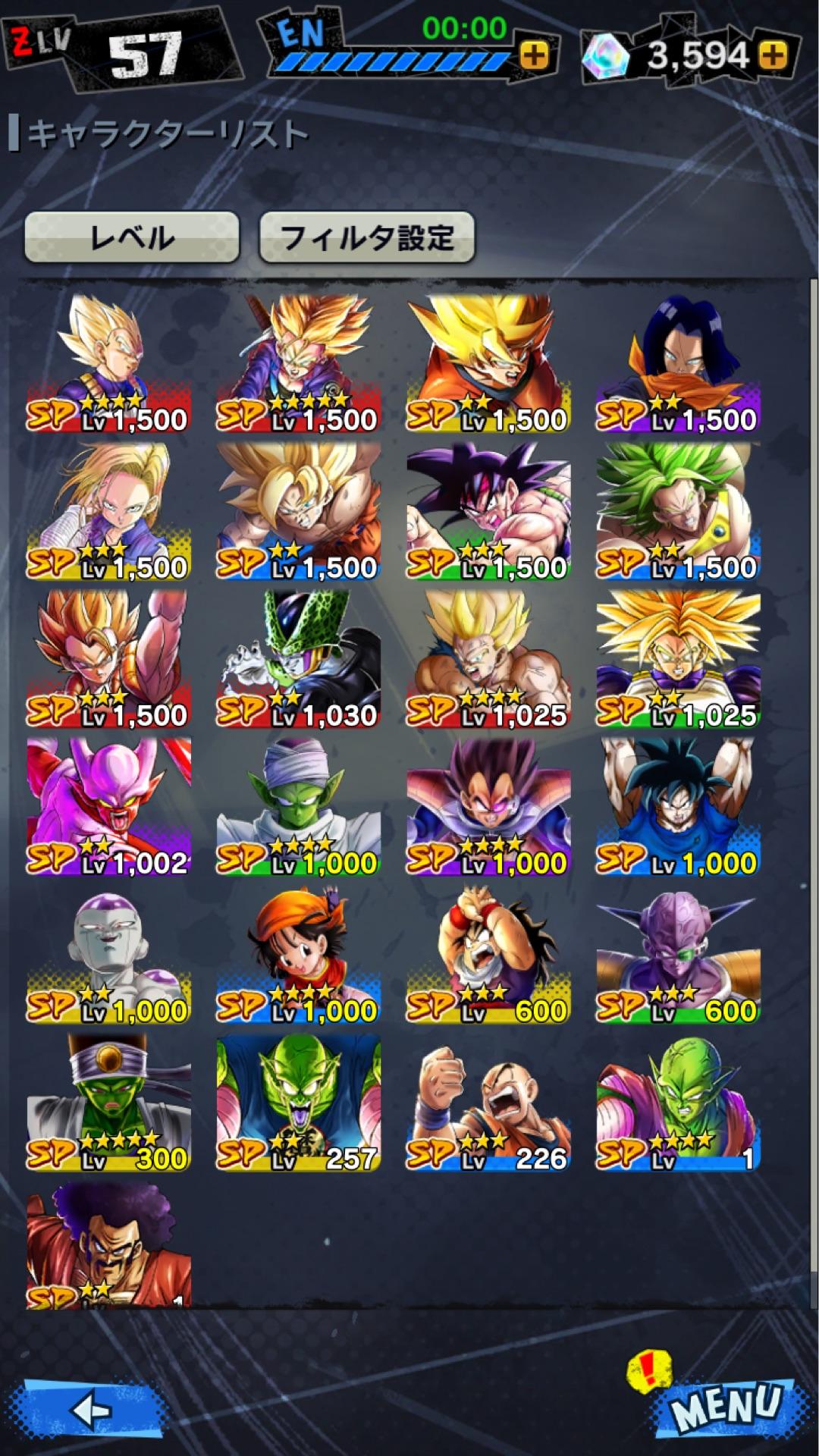
Task: Add energy with the EN plus button
Action: [x=535, y=55]
